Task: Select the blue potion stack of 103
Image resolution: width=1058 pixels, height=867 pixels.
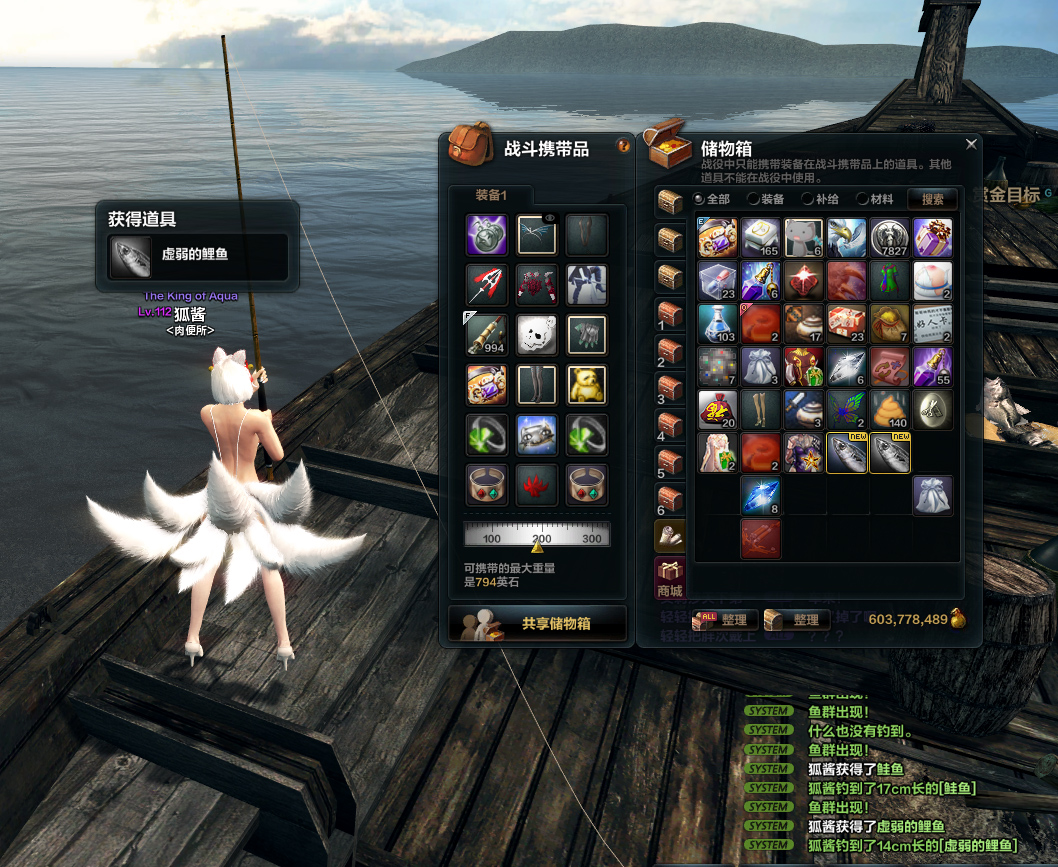Action: point(717,324)
